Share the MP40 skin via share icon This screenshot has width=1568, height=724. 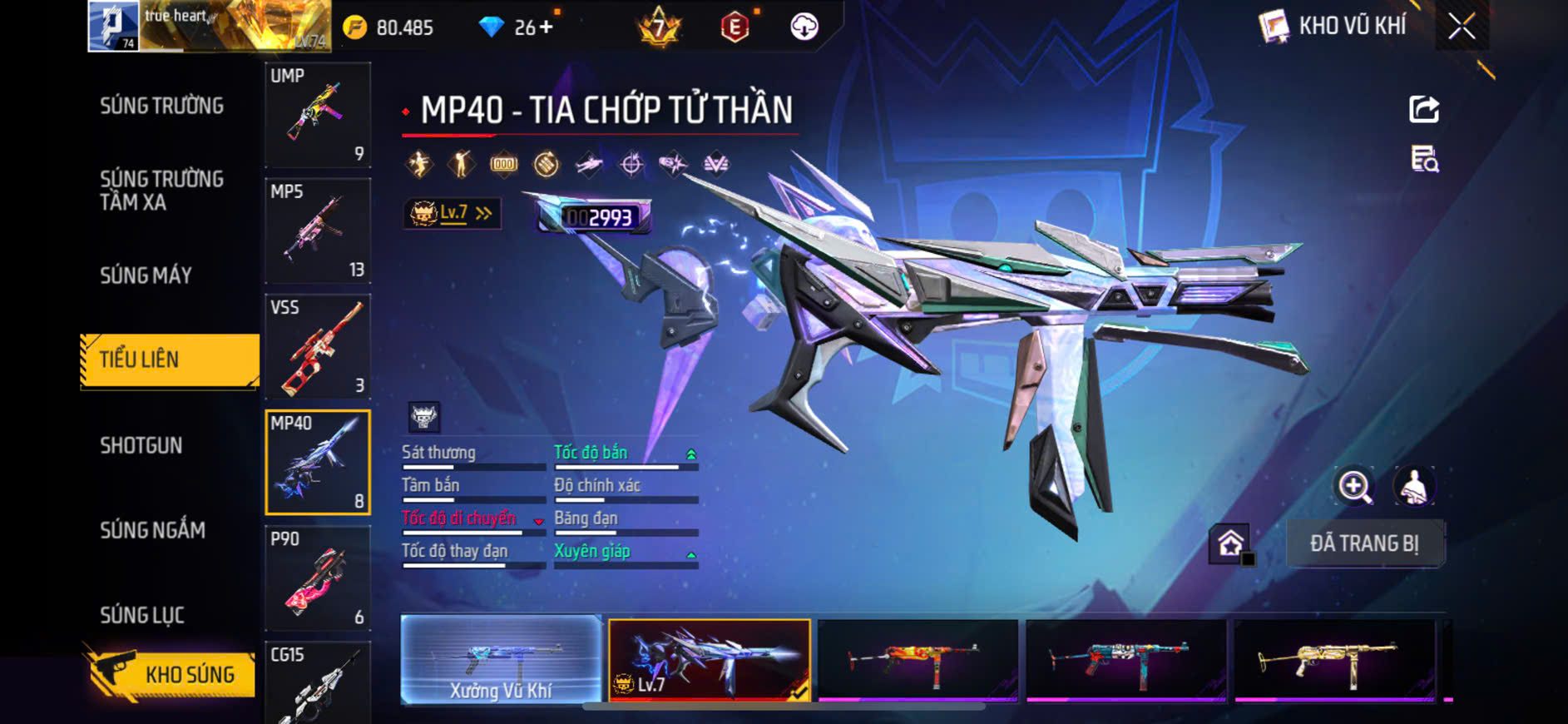pyautogui.click(x=1423, y=109)
